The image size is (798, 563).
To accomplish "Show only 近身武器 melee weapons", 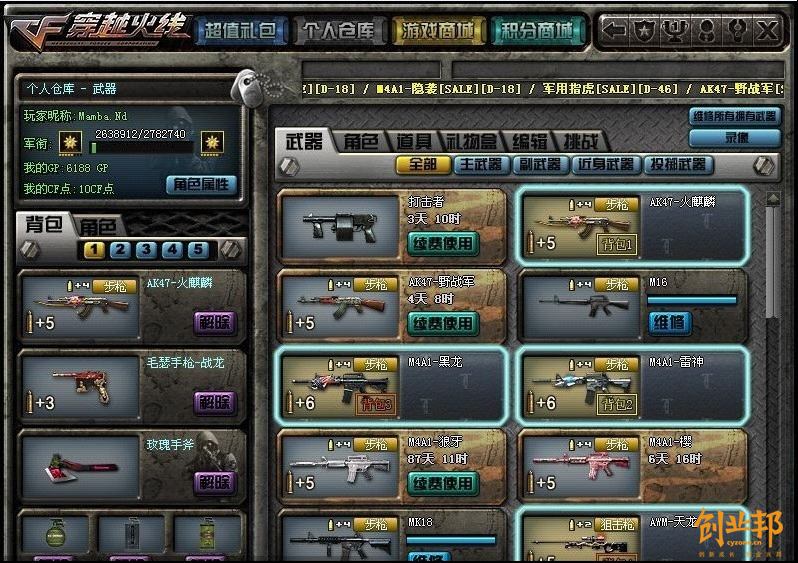I will 604,164.
